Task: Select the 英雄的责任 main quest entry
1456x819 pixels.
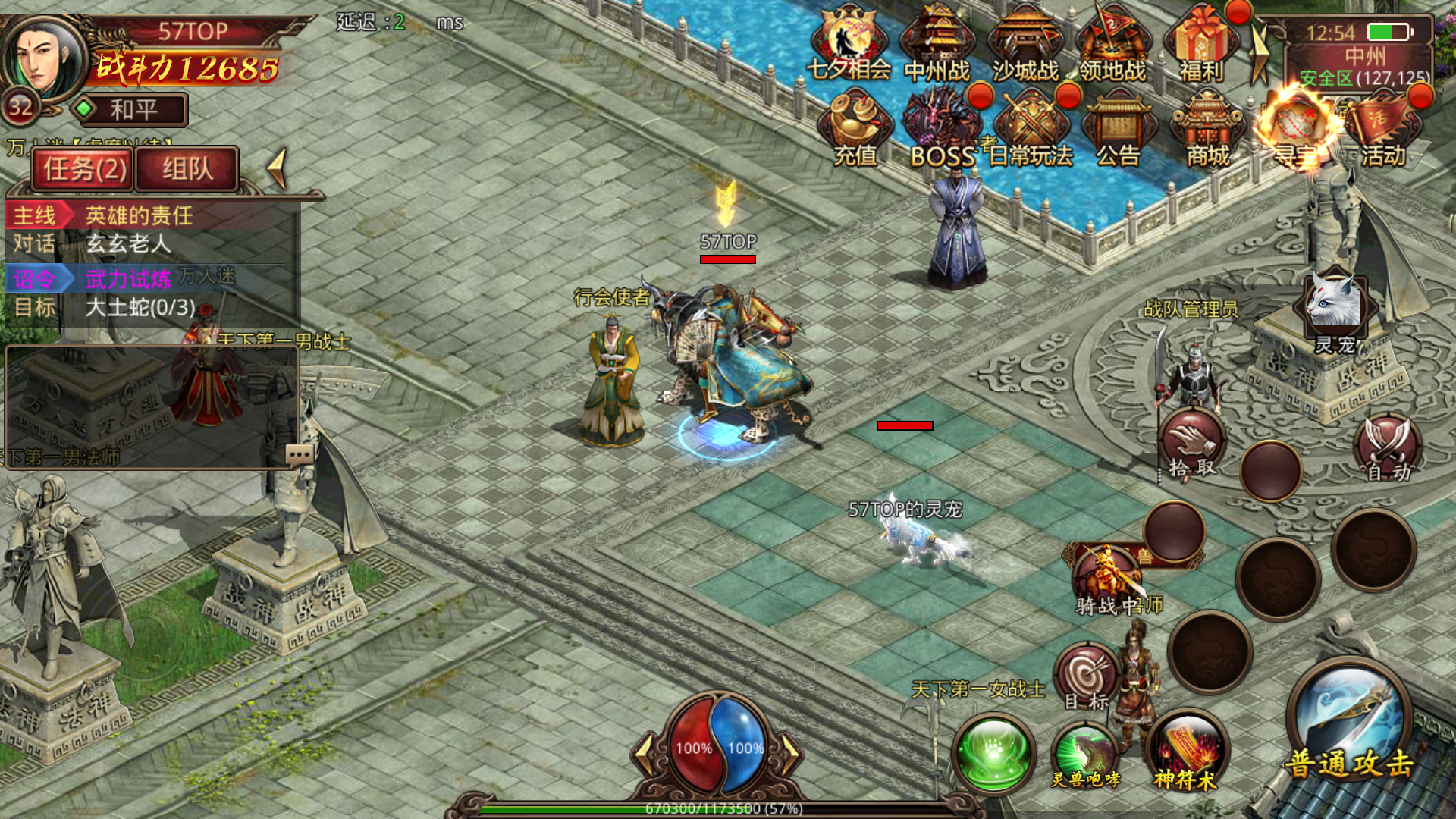Action: [139, 216]
